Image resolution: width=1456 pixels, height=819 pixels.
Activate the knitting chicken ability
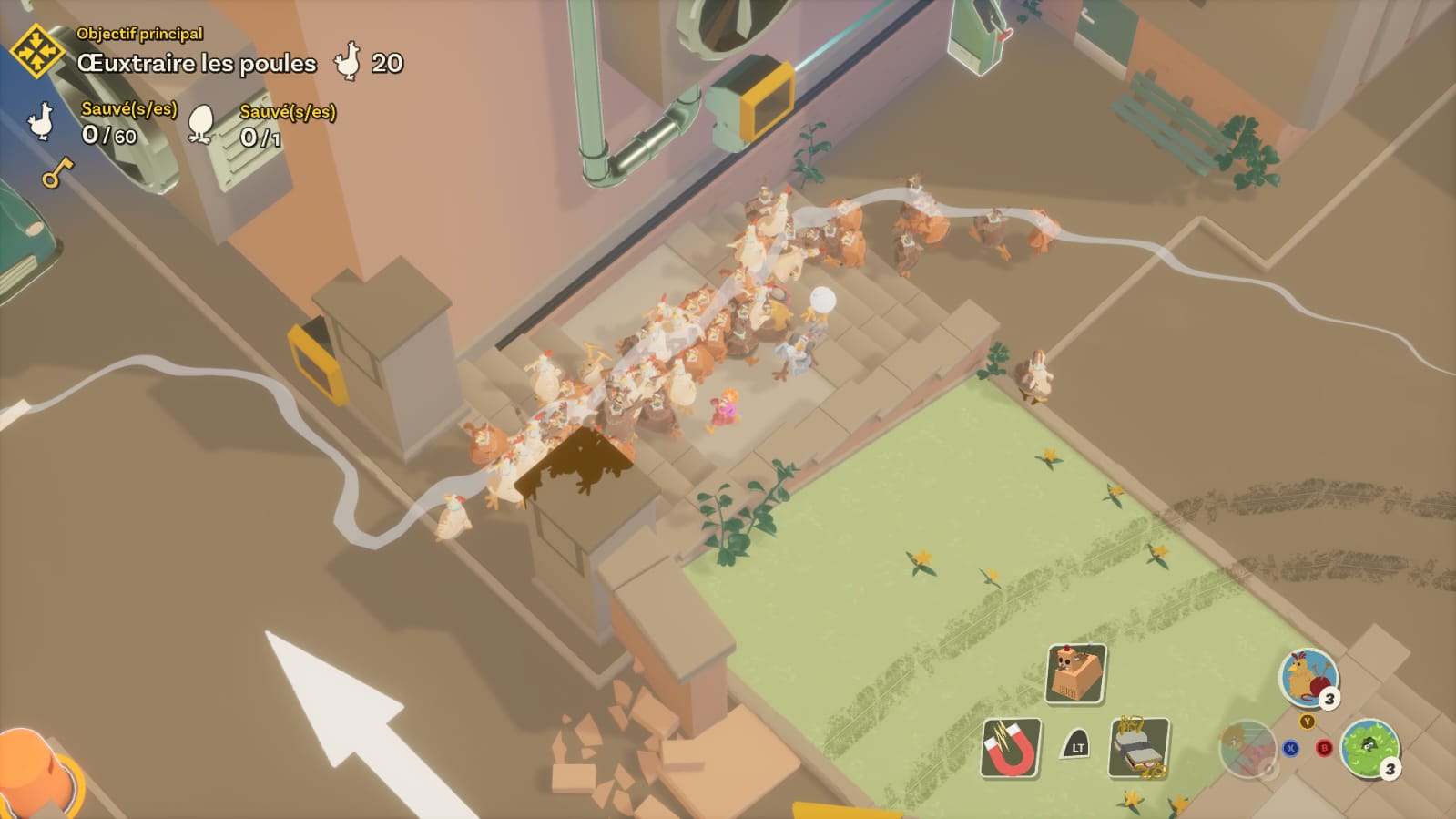tap(1308, 677)
